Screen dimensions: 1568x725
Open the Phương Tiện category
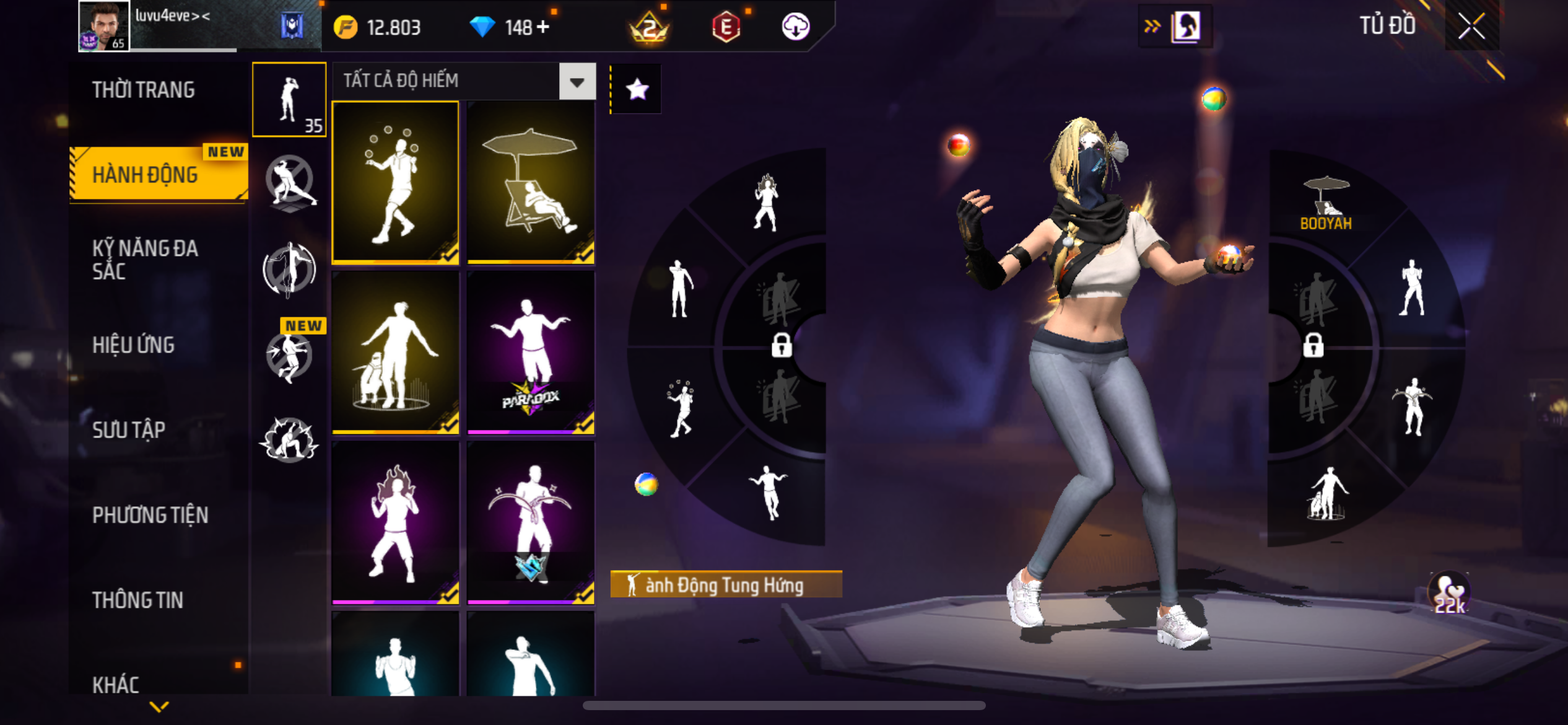coord(150,515)
